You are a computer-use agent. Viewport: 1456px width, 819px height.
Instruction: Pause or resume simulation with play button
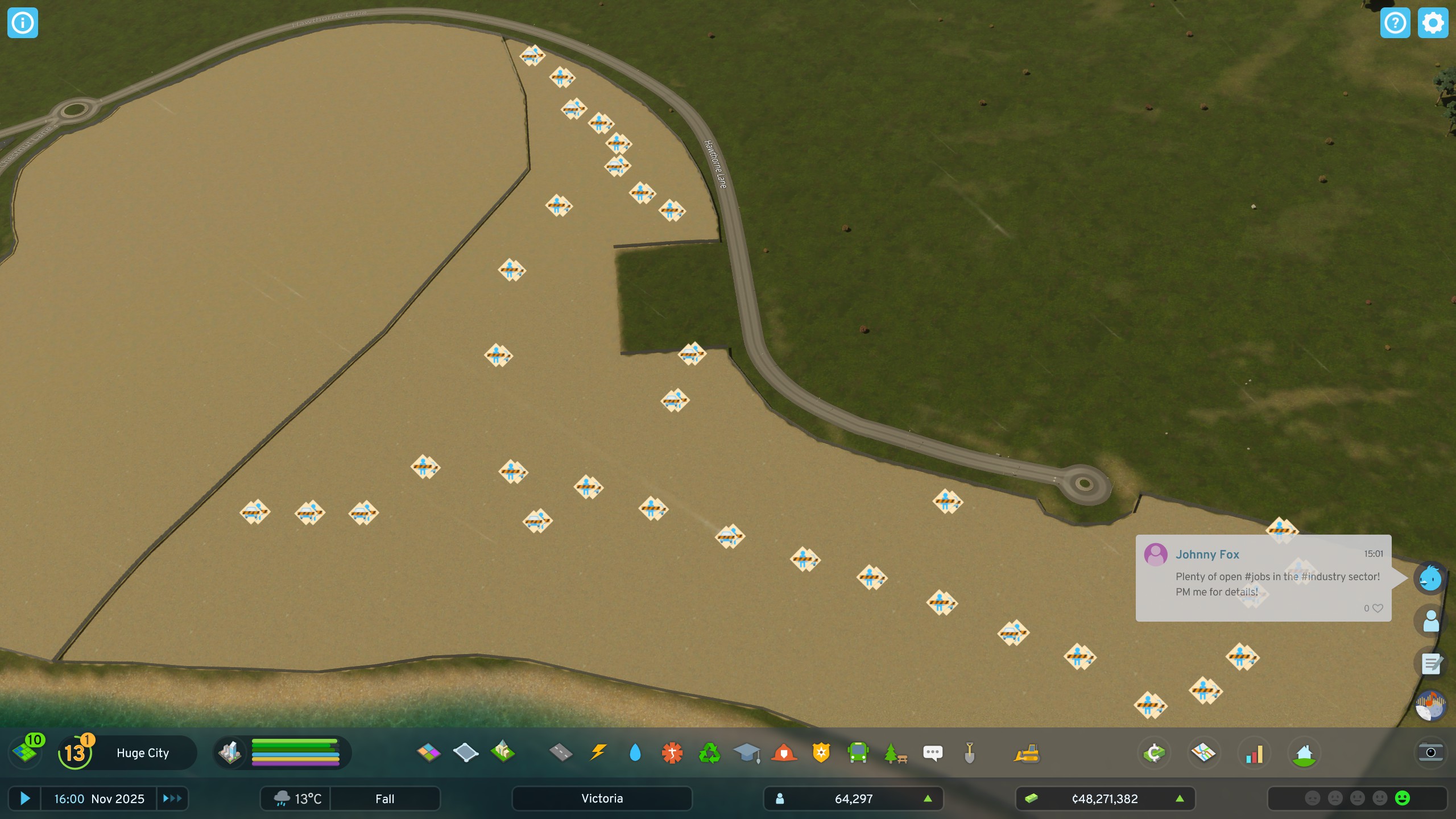pyautogui.click(x=25, y=799)
